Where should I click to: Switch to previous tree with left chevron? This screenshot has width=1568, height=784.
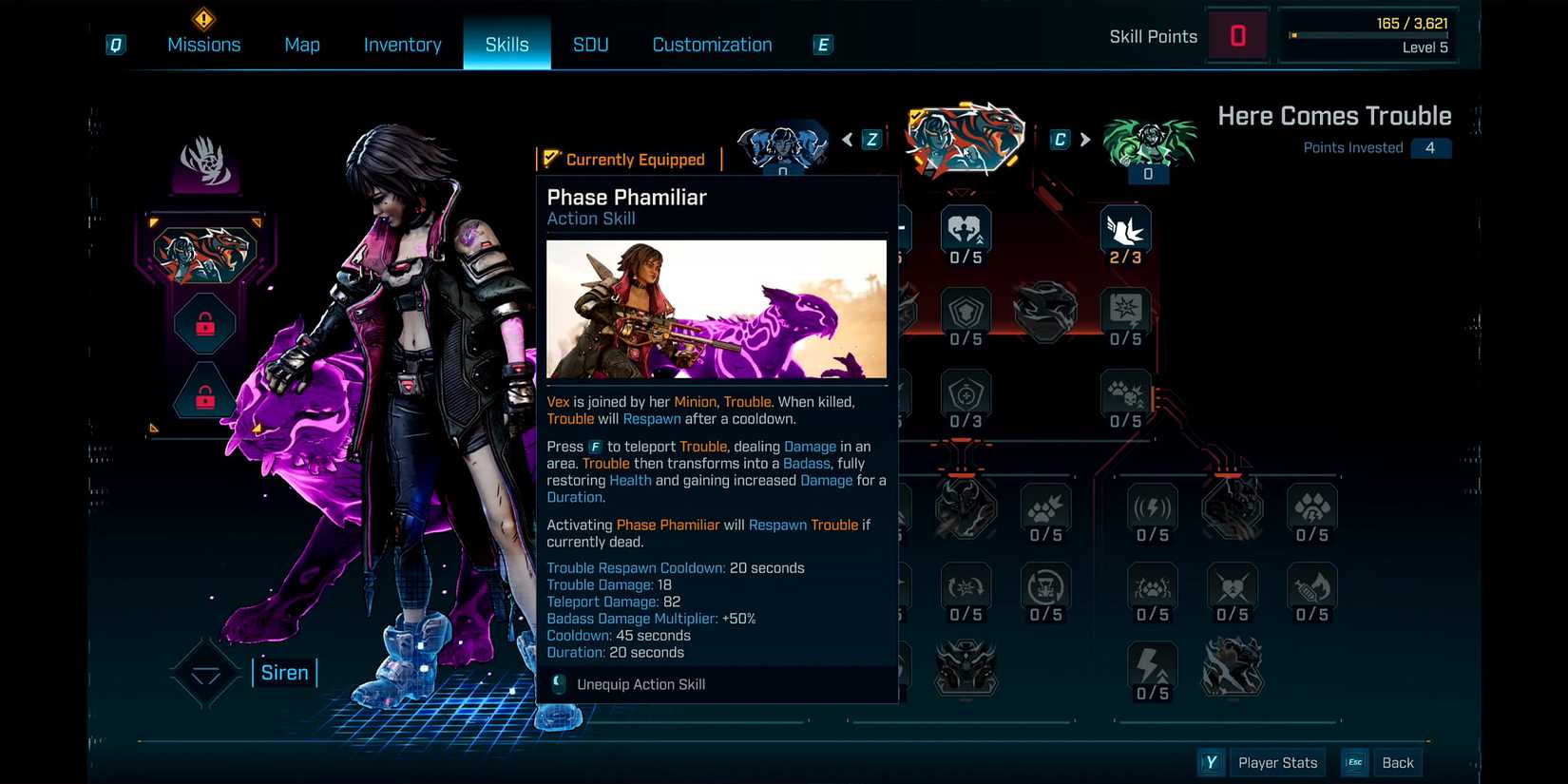[847, 139]
